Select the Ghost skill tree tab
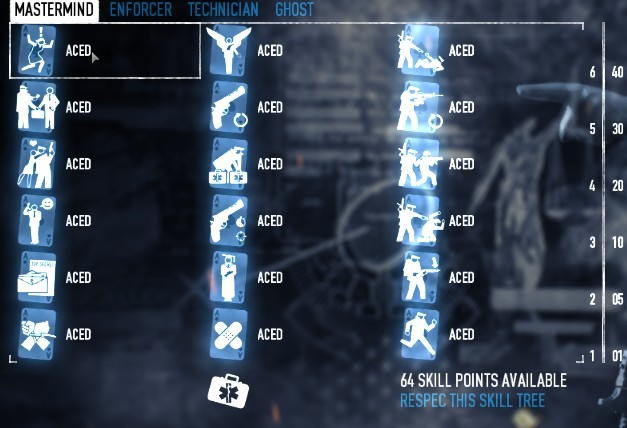Image resolution: width=627 pixels, height=428 pixels. pos(294,10)
